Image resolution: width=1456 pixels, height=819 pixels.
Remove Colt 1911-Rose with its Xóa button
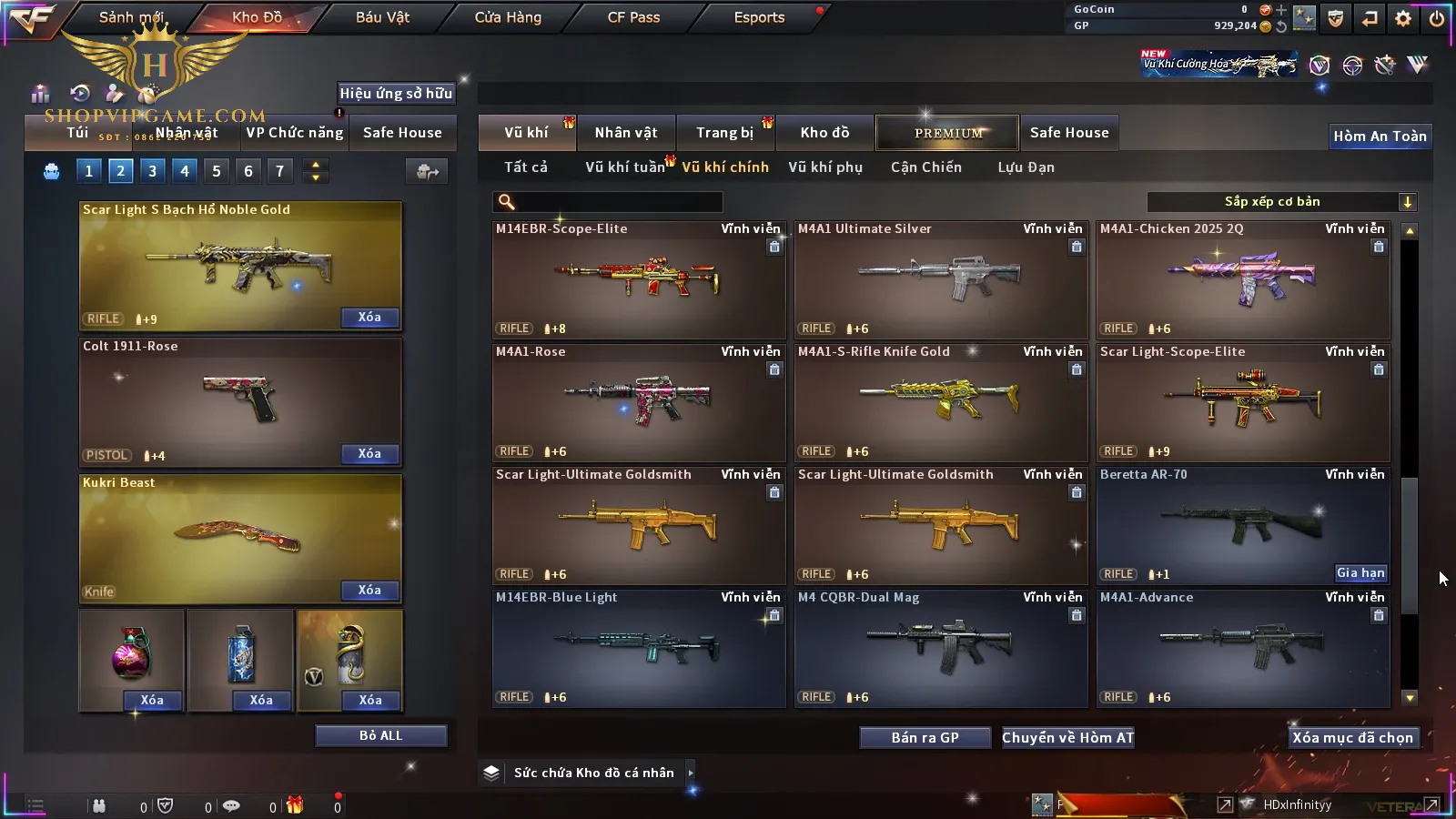click(x=369, y=454)
